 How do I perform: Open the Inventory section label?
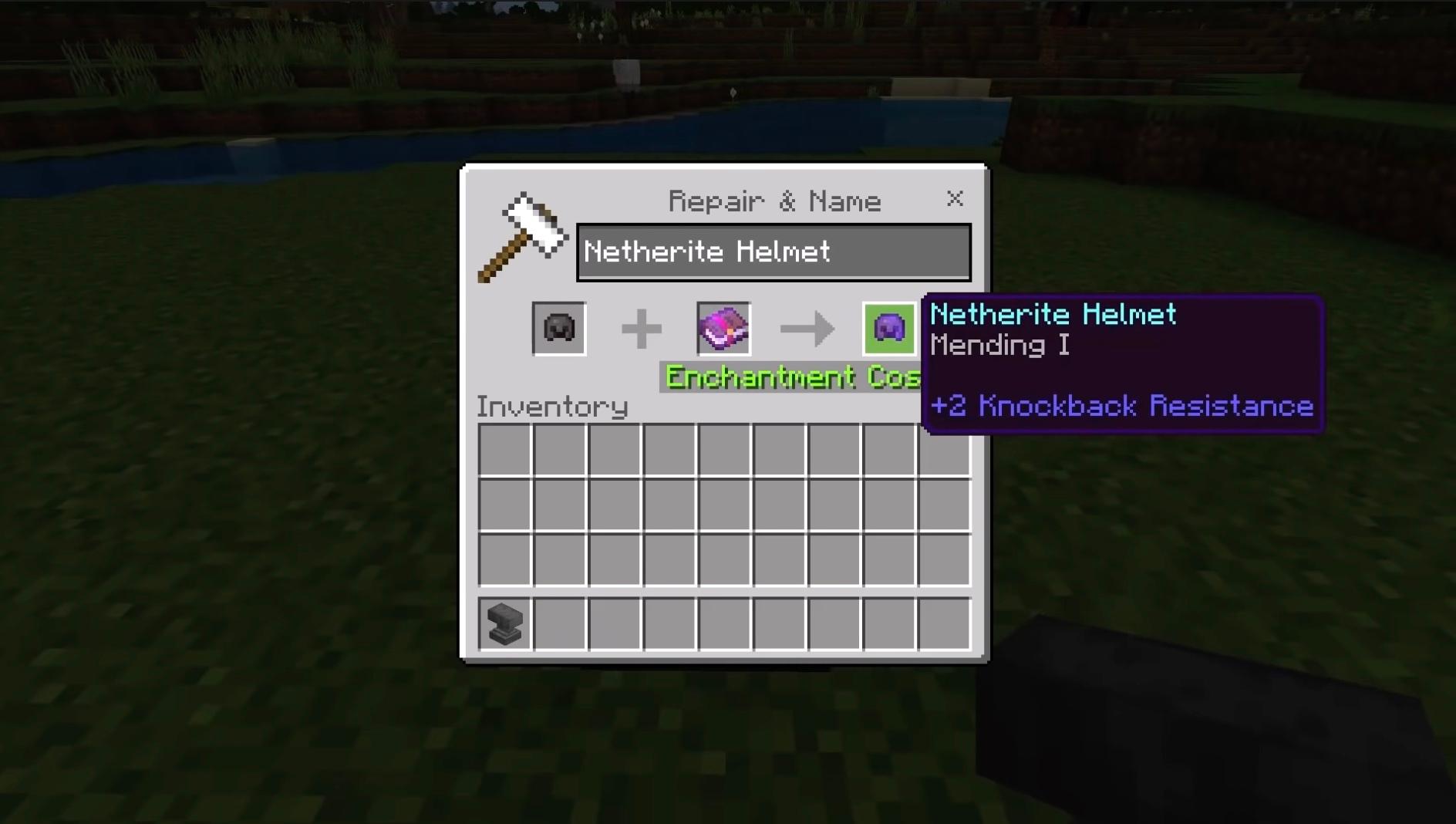click(552, 406)
